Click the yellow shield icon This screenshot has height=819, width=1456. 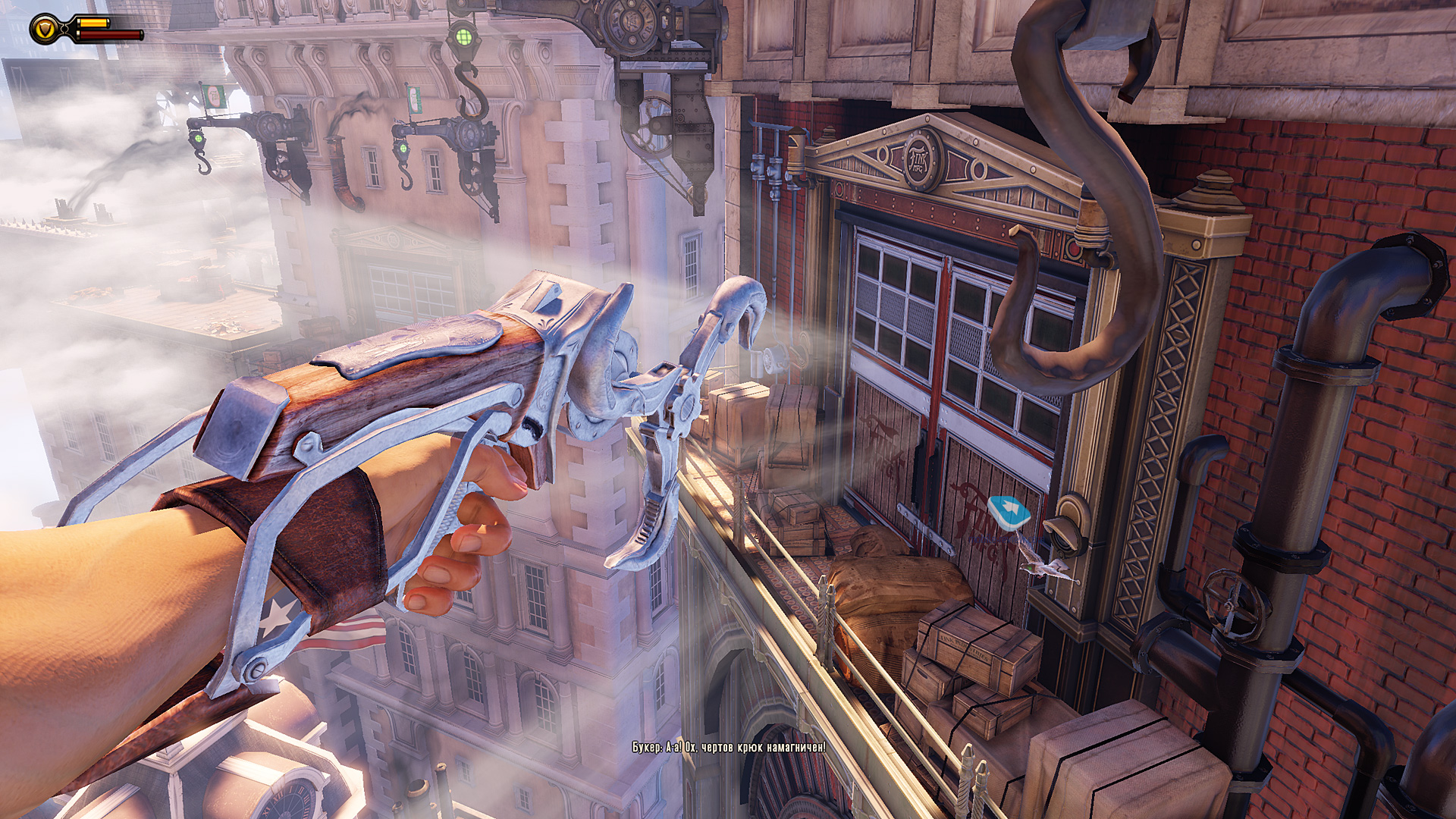tap(45, 30)
